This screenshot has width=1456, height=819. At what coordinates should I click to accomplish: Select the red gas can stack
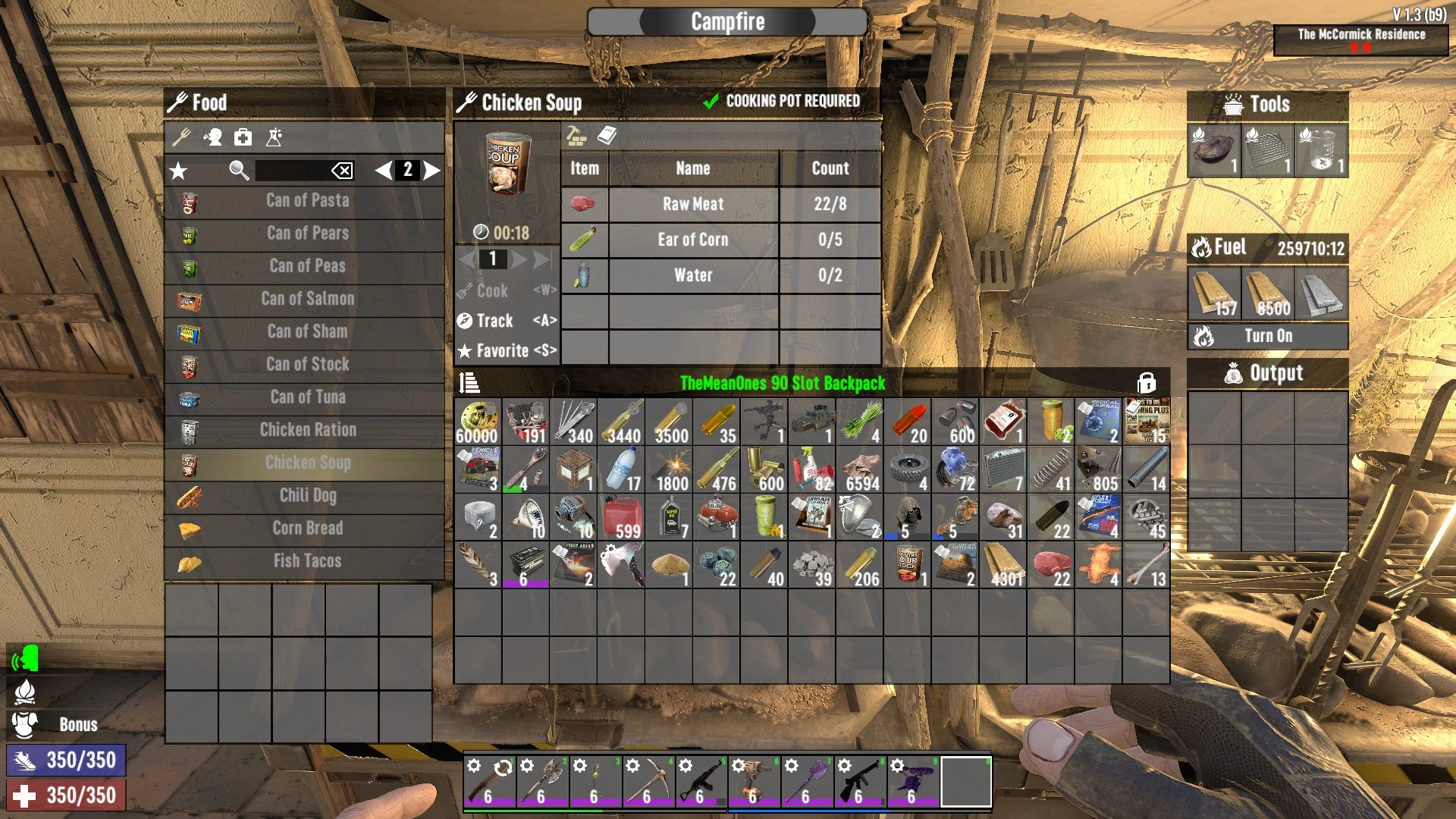[622, 517]
